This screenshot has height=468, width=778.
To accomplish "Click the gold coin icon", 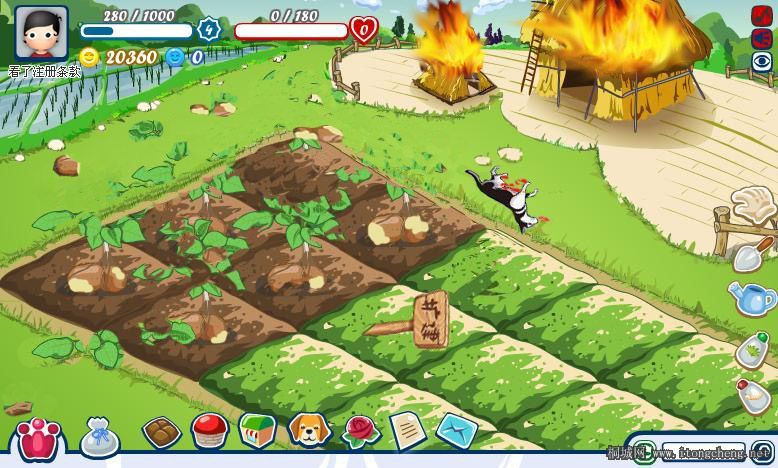I will (x=90, y=57).
